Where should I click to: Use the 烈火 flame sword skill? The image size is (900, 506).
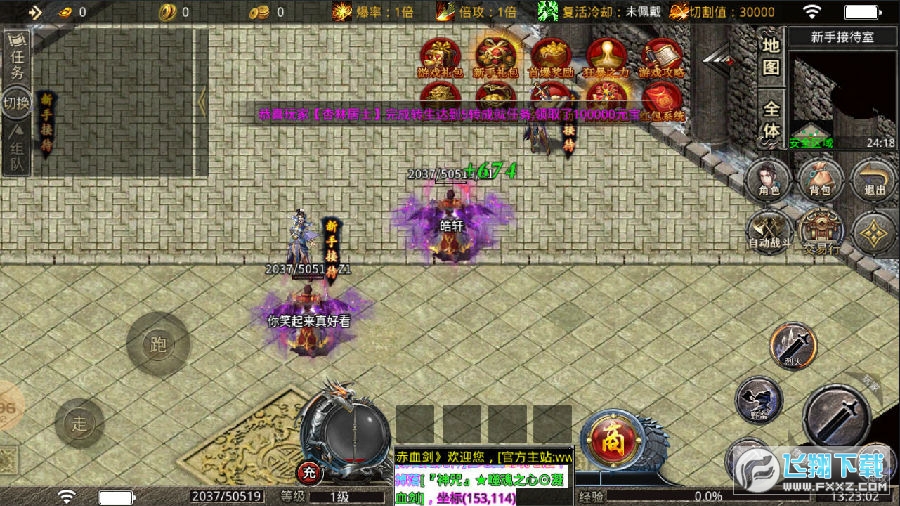point(793,347)
